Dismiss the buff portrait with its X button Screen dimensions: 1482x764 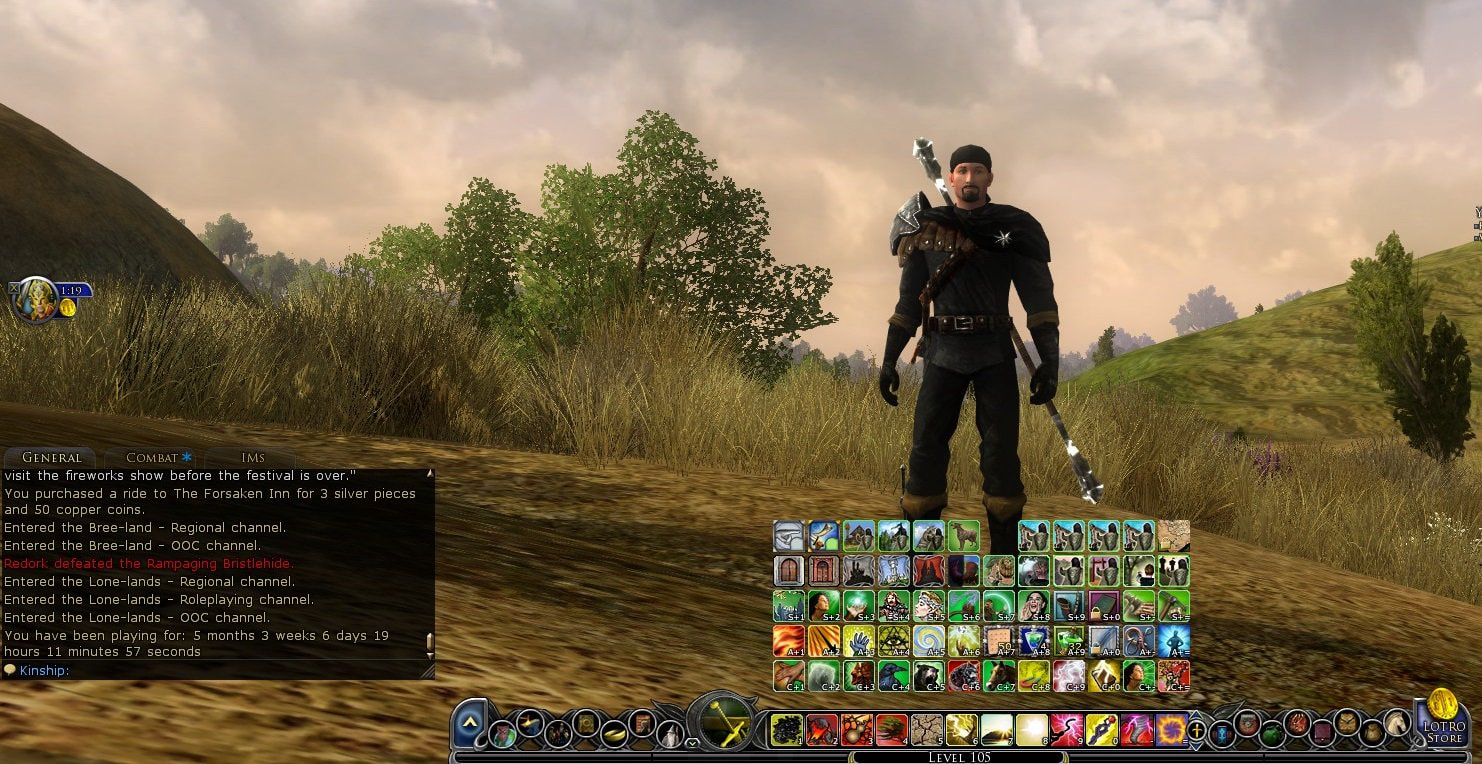14,288
